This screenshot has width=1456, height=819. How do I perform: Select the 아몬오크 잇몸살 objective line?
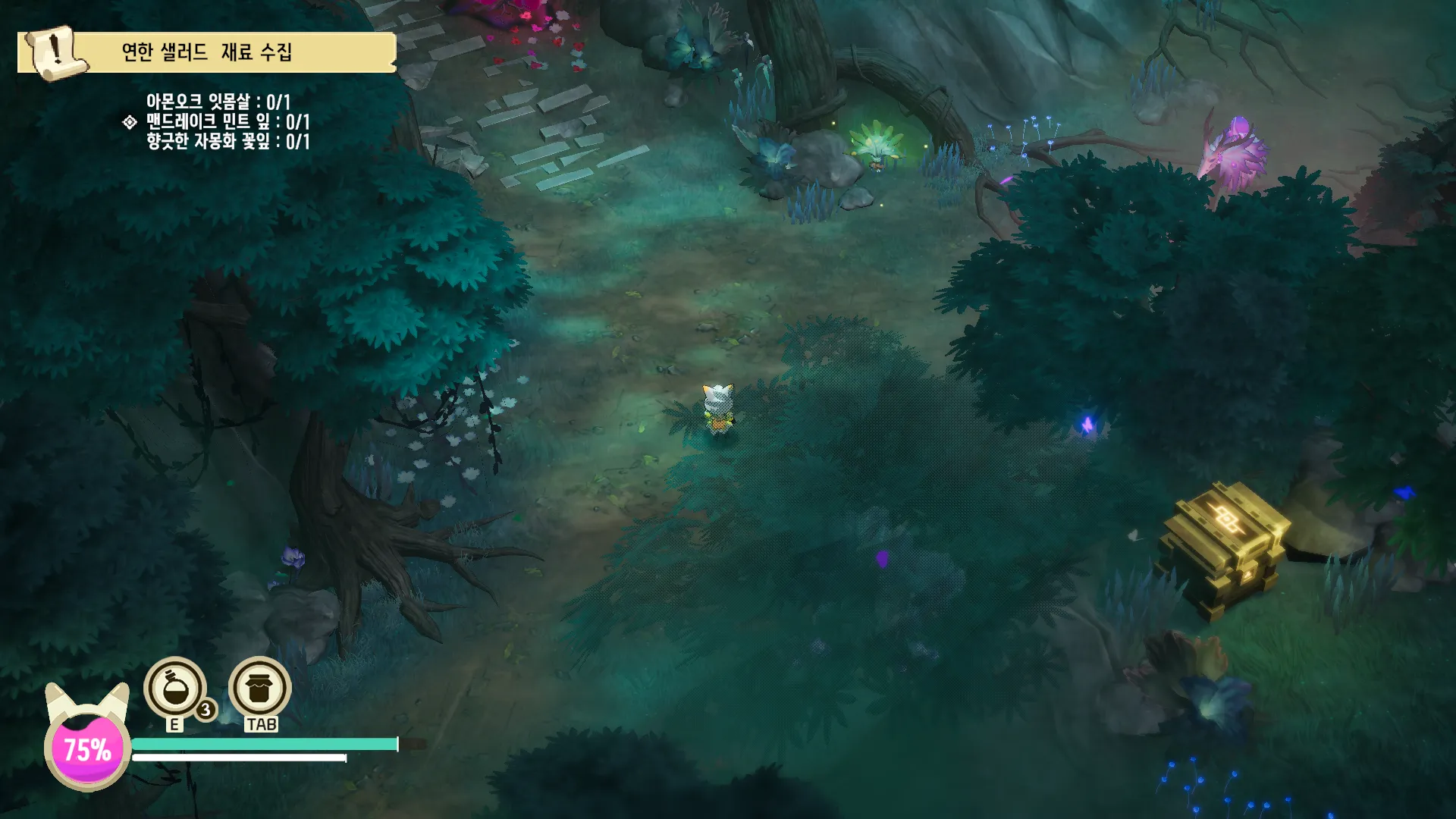click(x=218, y=102)
